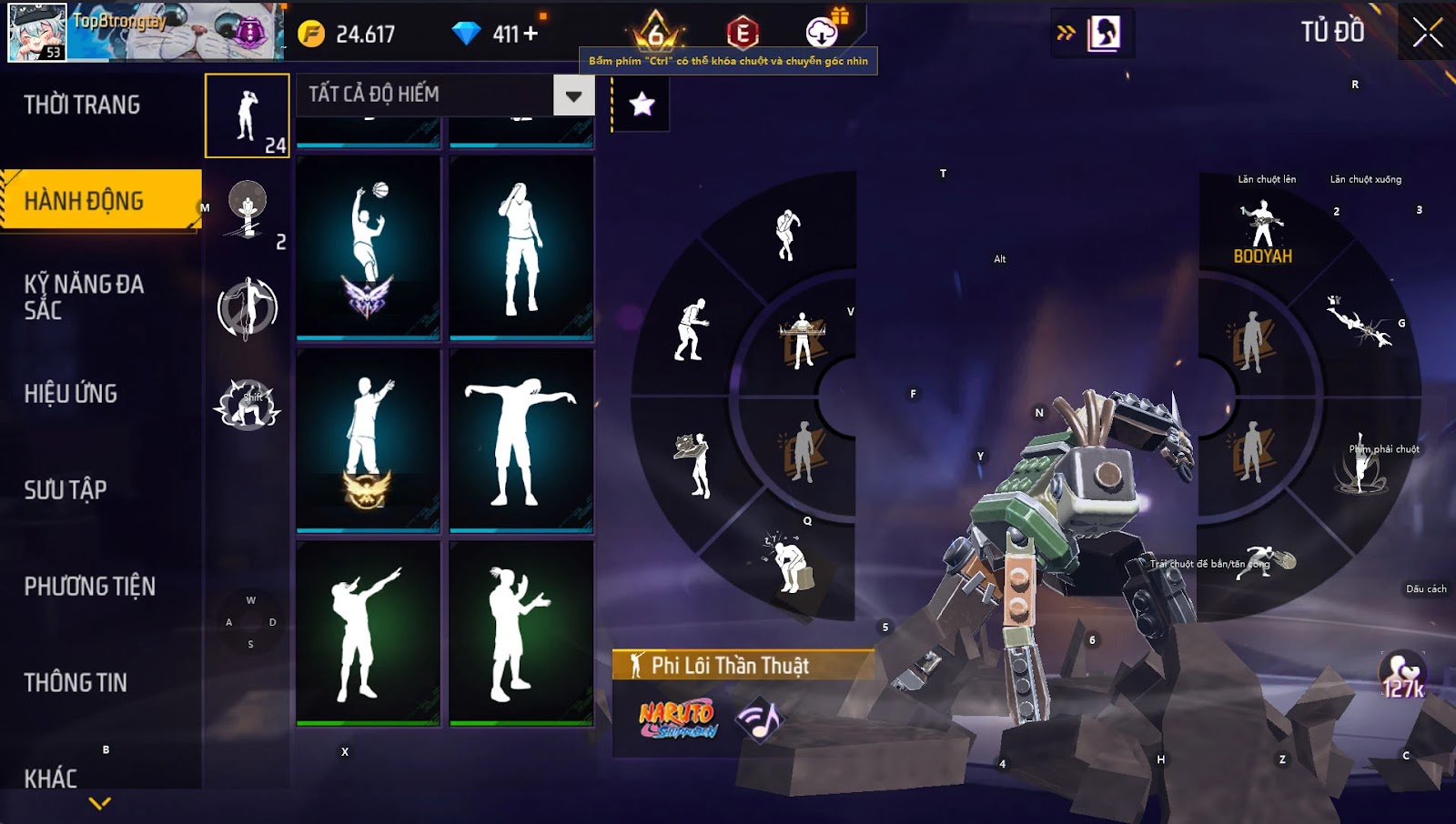Image resolution: width=1456 pixels, height=824 pixels.
Task: Open the Hiệu Ứng category
Action: click(x=71, y=394)
